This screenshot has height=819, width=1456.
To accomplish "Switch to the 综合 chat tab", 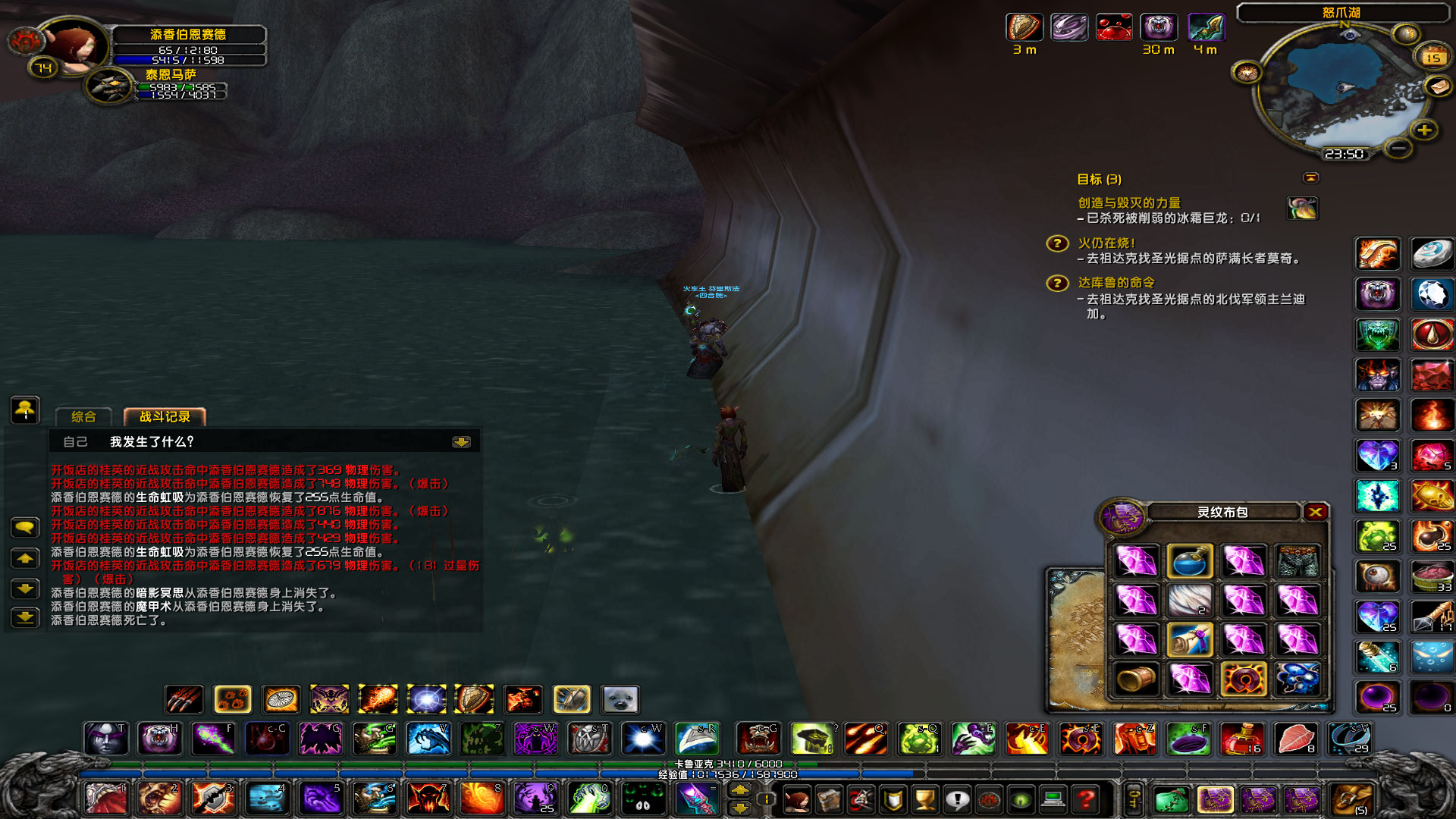I will (x=83, y=416).
